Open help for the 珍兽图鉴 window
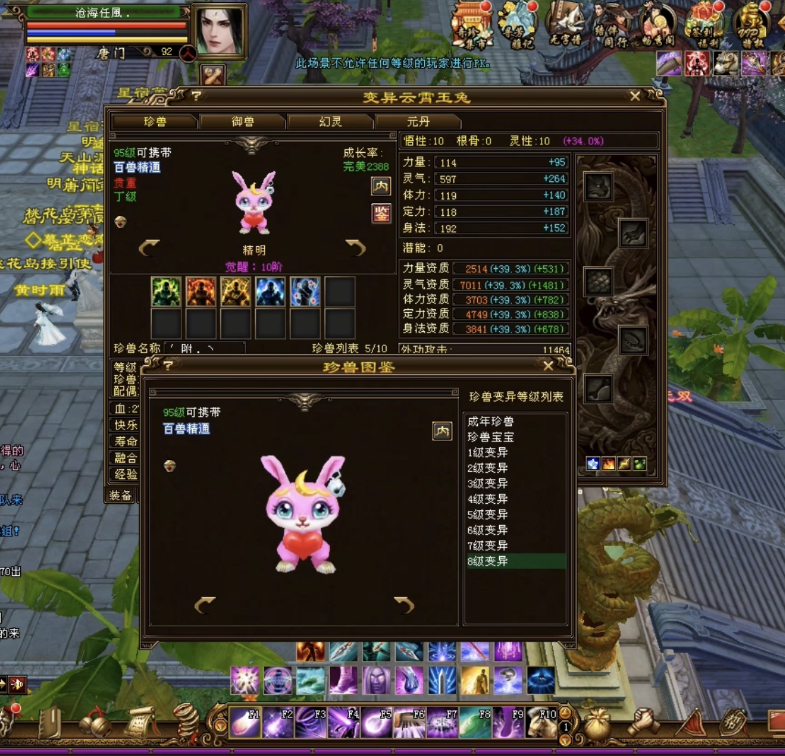Screen dimensions: 785x756 point(168,366)
